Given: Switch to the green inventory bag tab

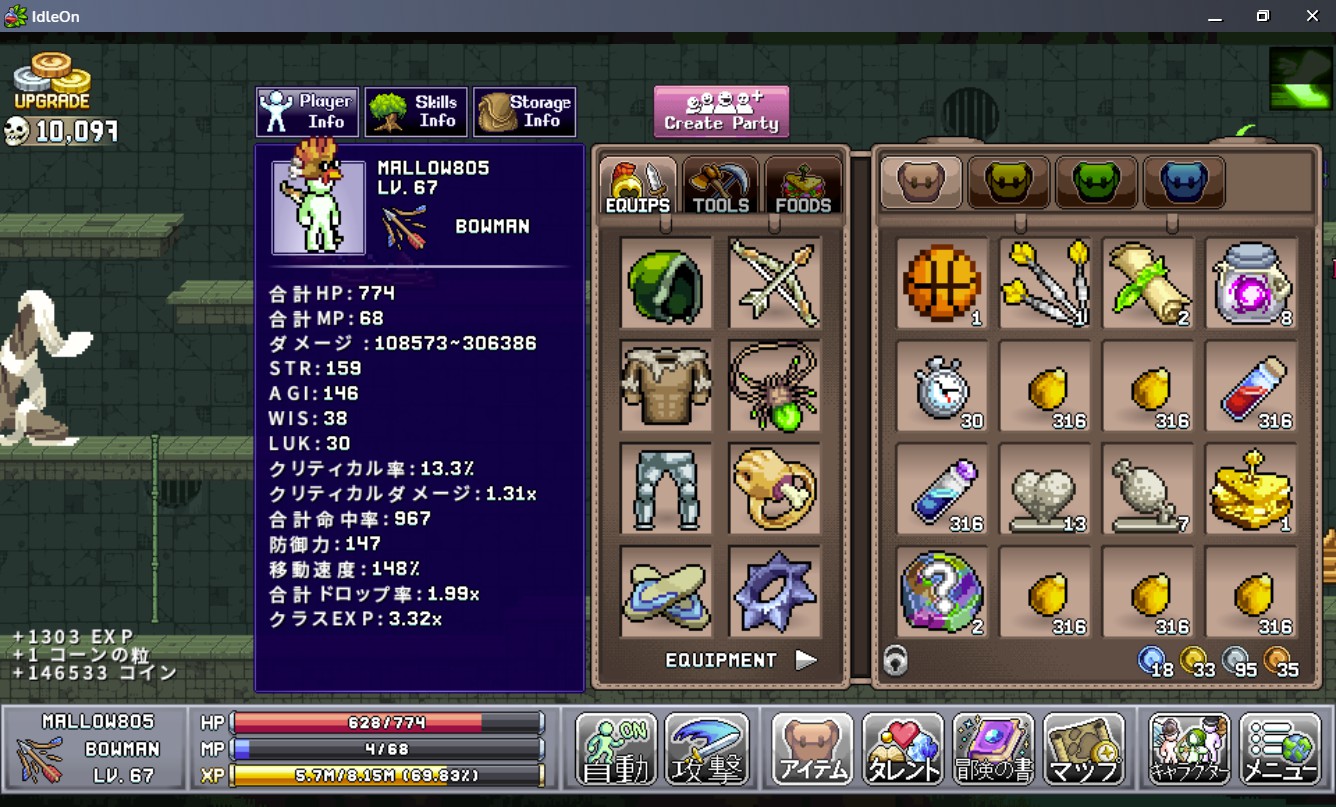Looking at the screenshot, I should (x=1096, y=182).
